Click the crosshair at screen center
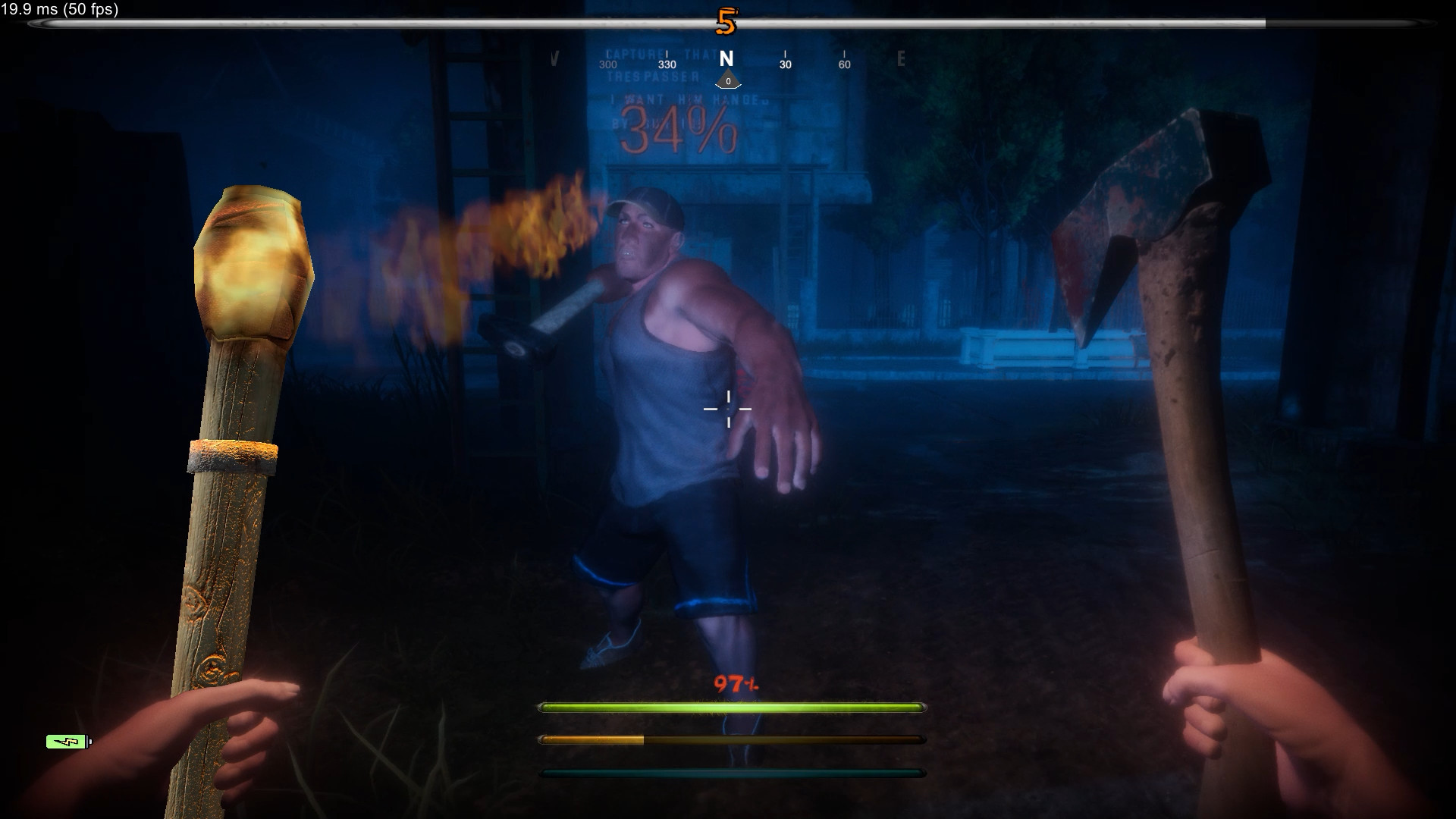Image resolution: width=1456 pixels, height=819 pixels. pyautogui.click(x=728, y=409)
